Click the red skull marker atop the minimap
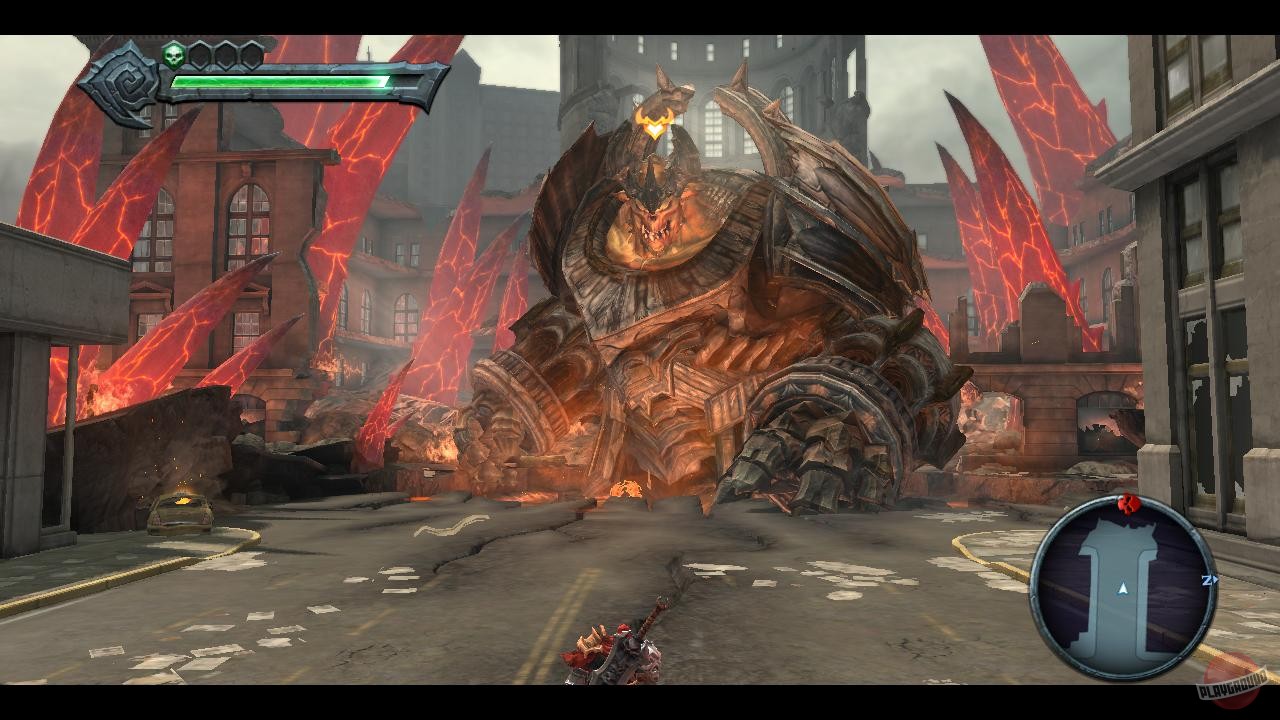1280x720 pixels. point(1127,503)
